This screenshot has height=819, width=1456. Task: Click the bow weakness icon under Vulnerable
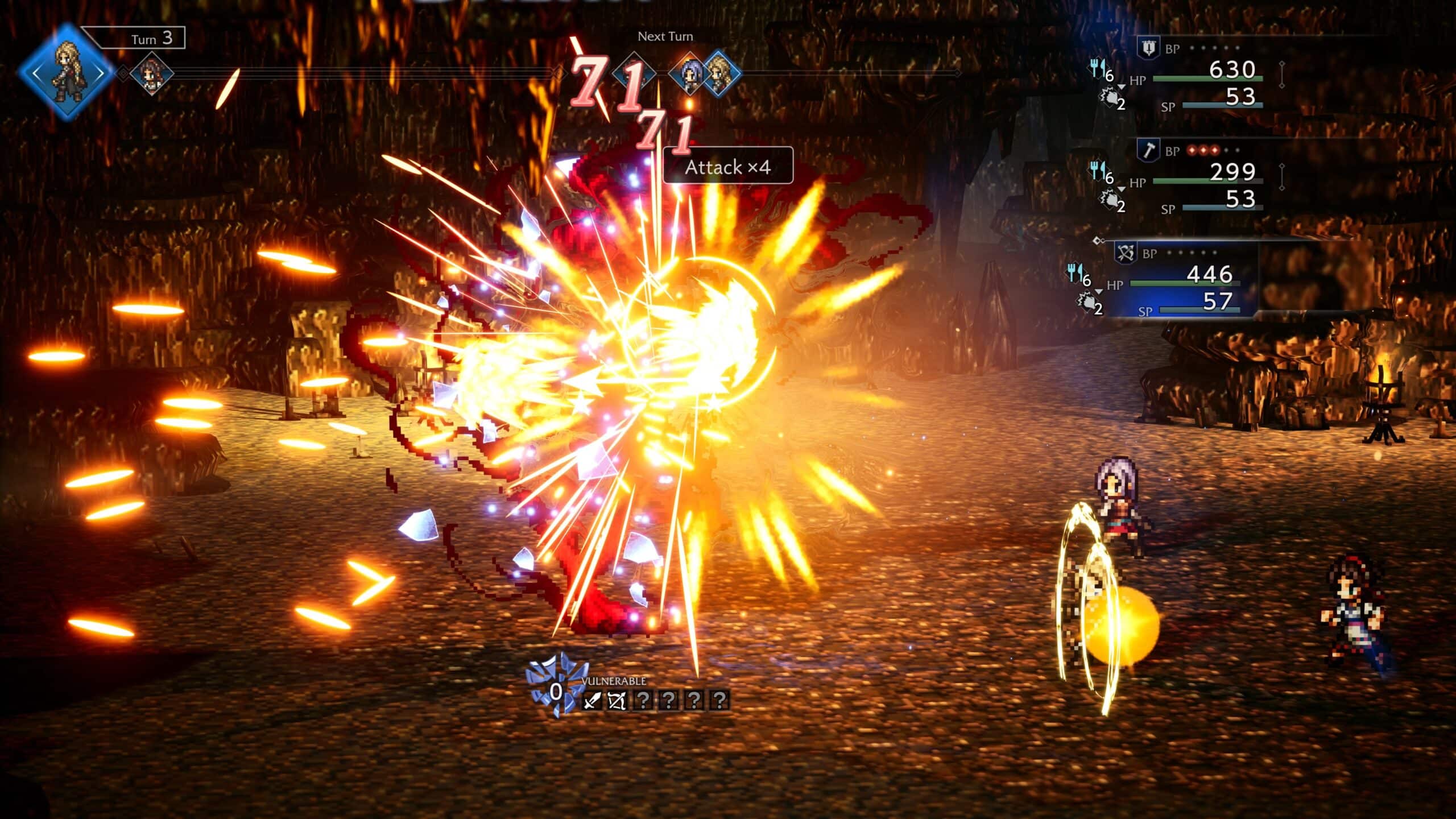pyautogui.click(x=617, y=700)
